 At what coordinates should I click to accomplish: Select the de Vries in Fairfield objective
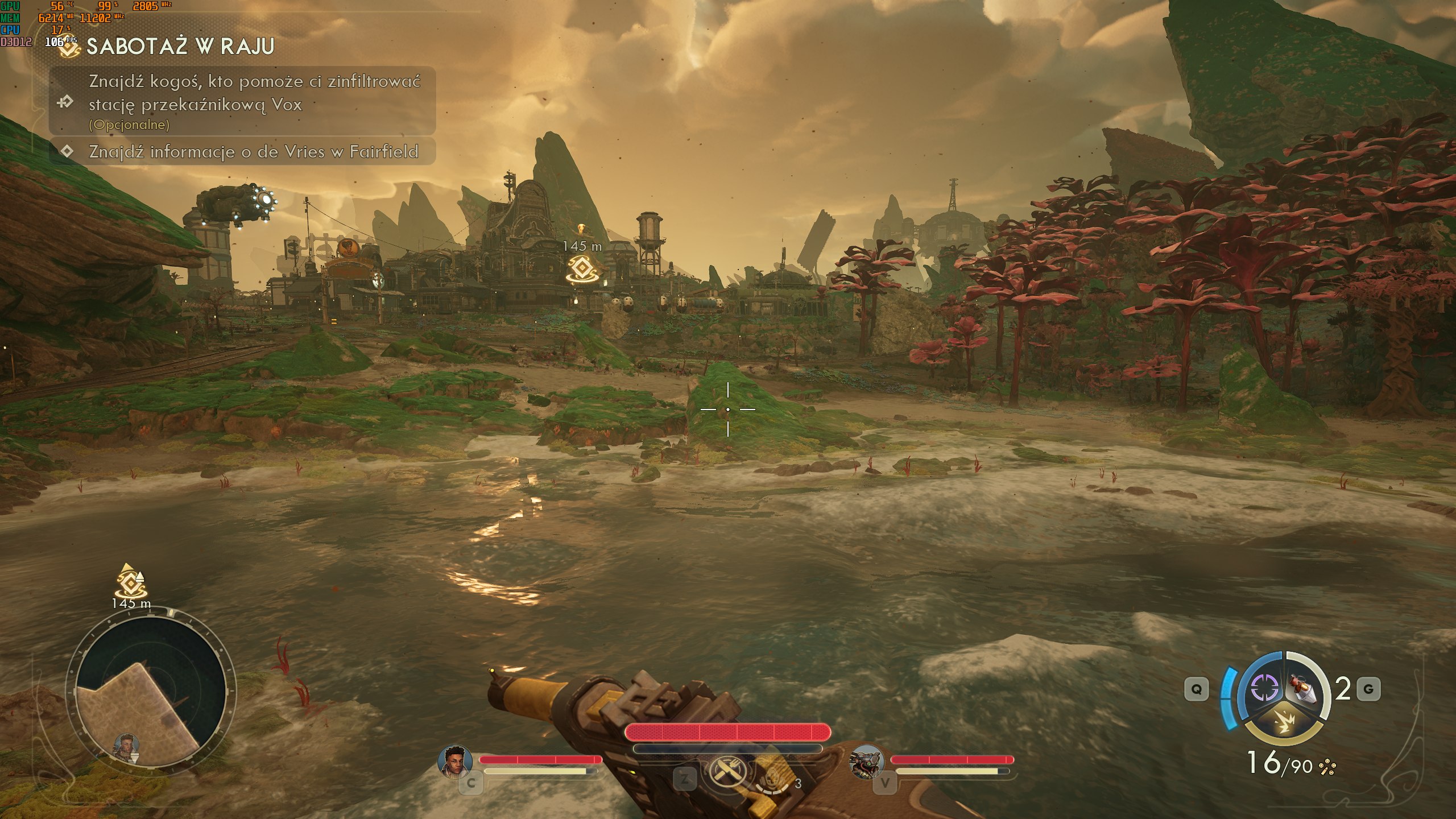pos(253,152)
